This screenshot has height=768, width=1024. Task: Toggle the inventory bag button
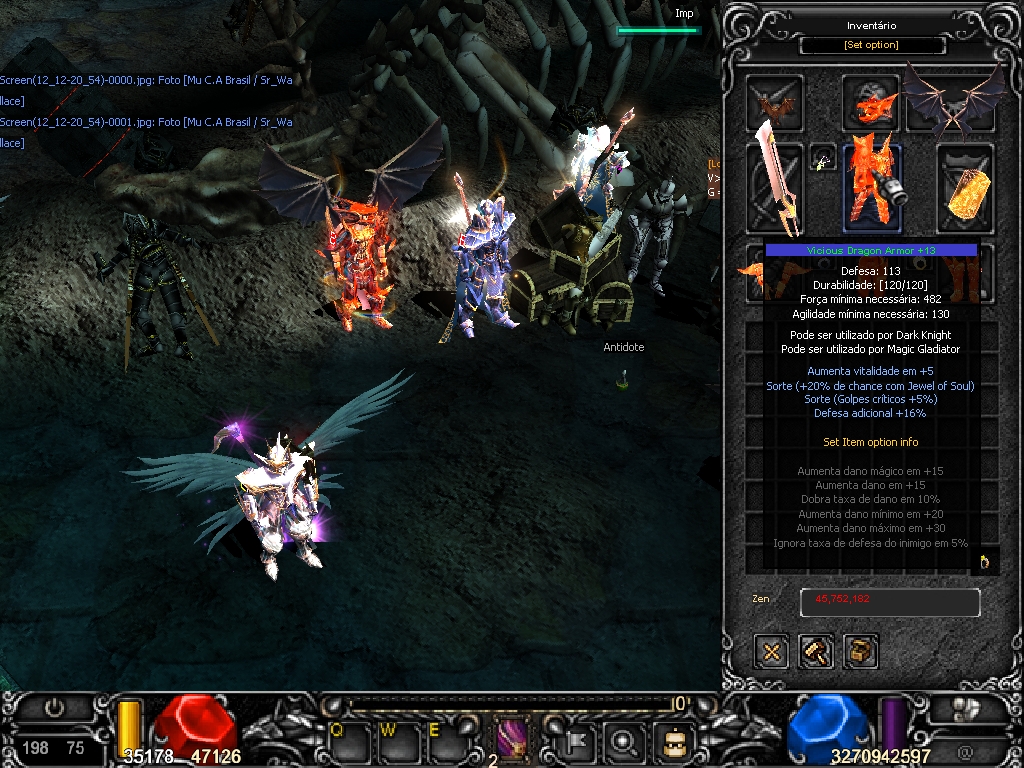(x=673, y=742)
